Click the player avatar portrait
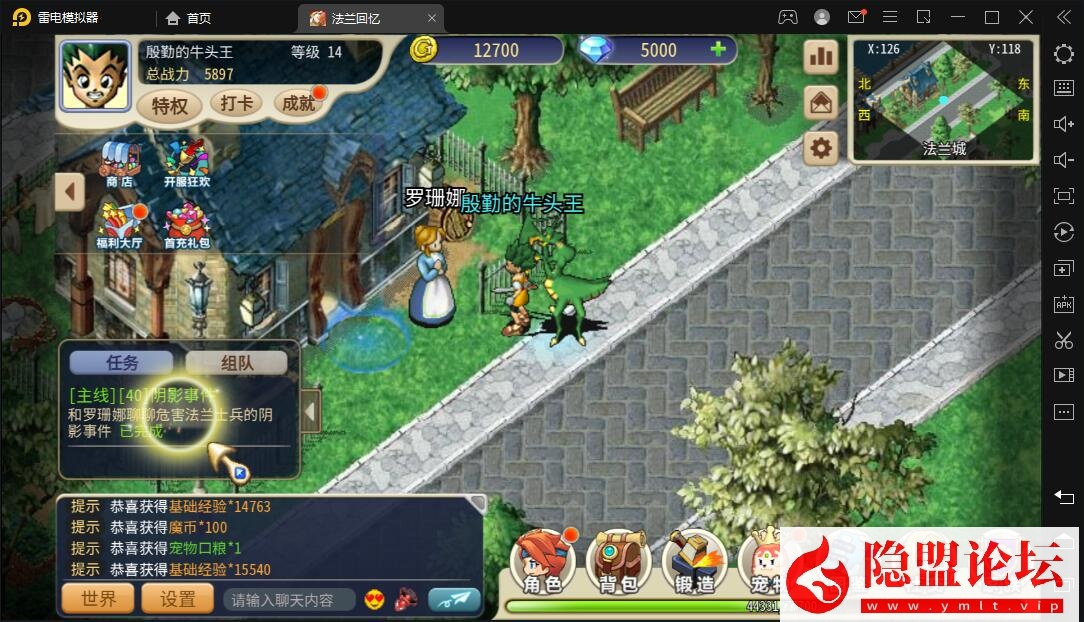1084x622 pixels. click(x=95, y=76)
